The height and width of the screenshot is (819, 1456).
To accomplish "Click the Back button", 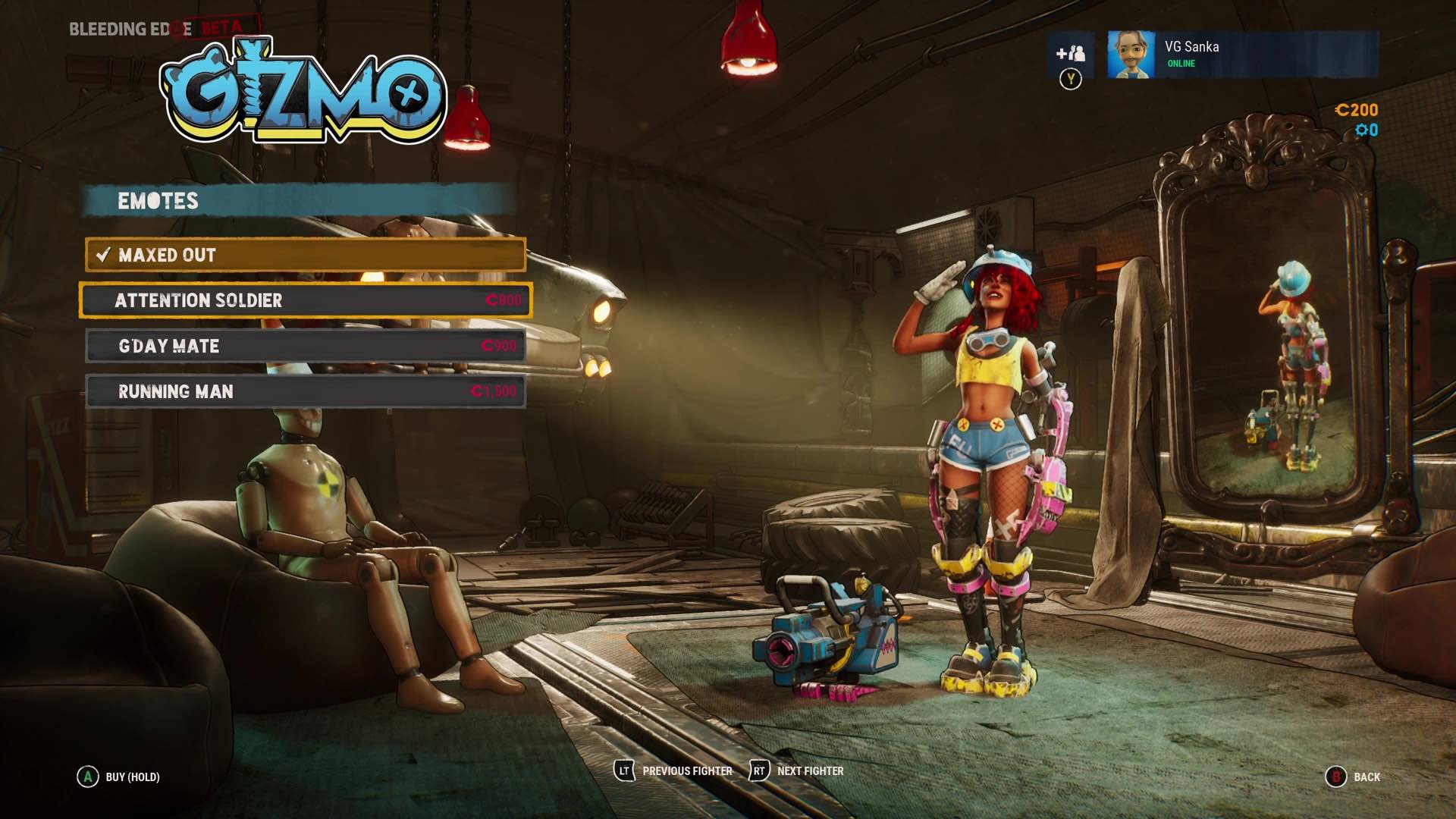I will click(x=1354, y=777).
